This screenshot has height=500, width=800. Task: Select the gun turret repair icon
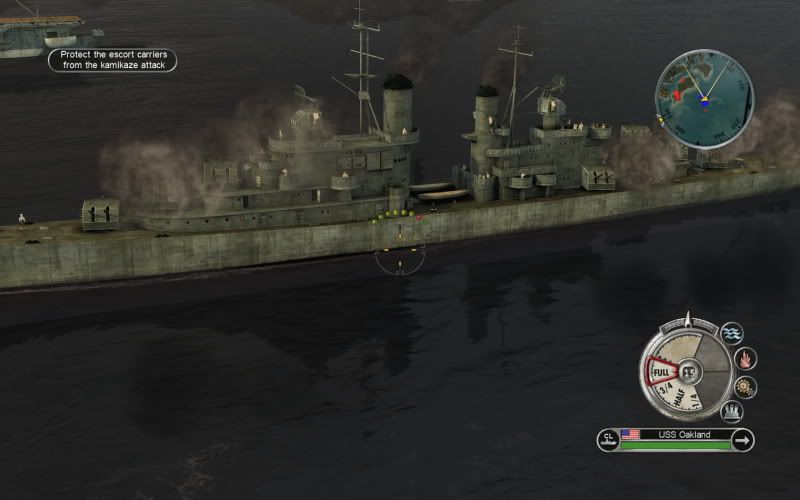(x=732, y=411)
